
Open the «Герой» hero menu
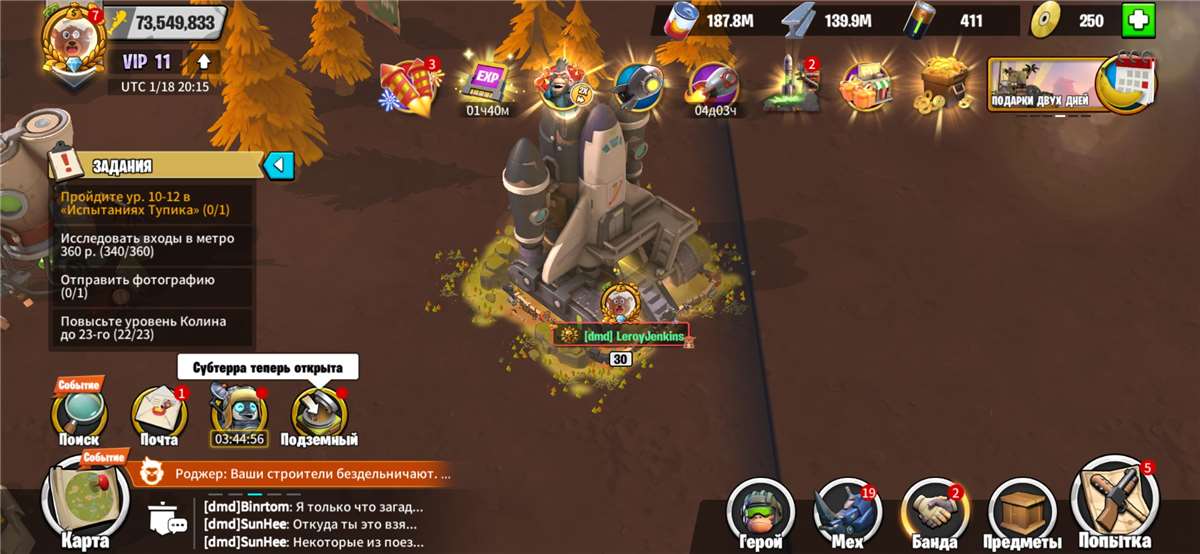758,512
